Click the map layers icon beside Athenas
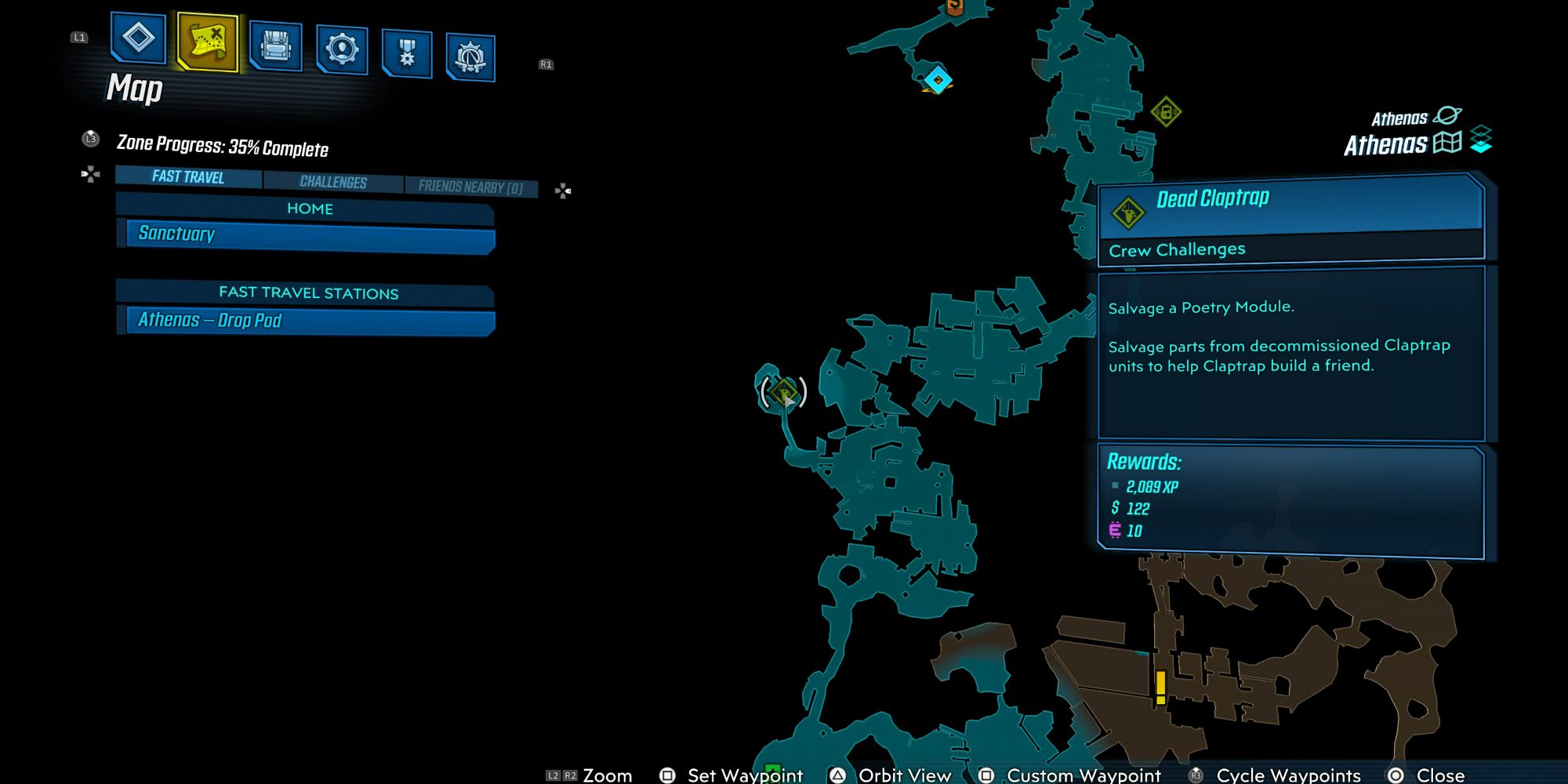 tap(1481, 140)
